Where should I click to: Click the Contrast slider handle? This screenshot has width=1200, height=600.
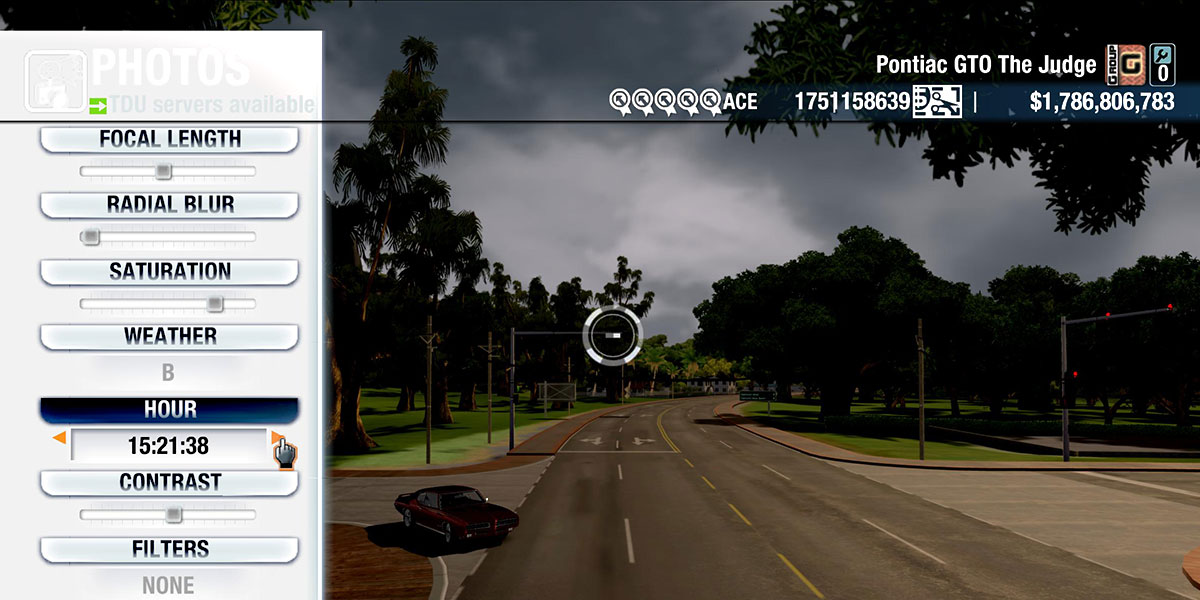coord(173,515)
